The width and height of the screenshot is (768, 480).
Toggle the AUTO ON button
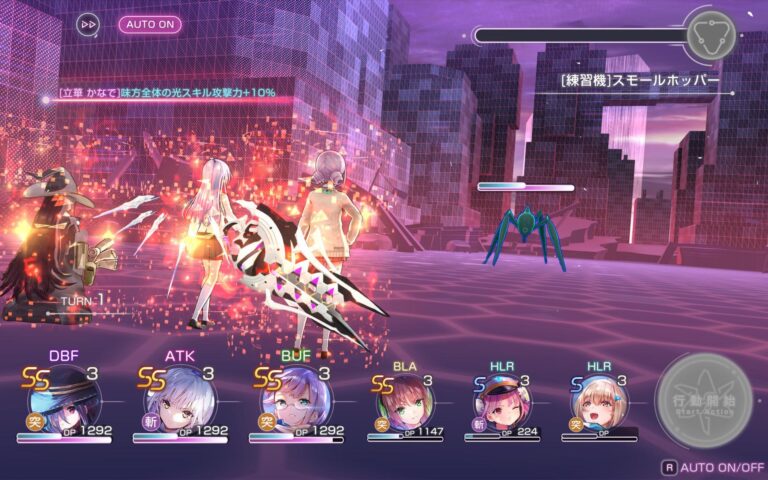click(x=150, y=24)
